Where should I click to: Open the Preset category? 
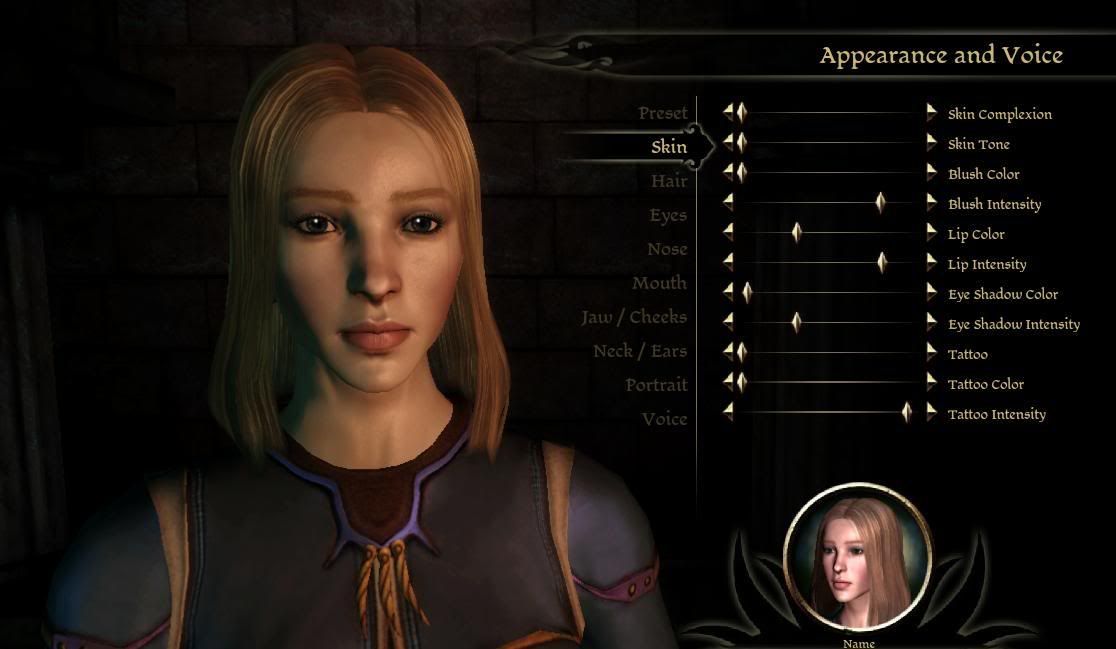663,113
